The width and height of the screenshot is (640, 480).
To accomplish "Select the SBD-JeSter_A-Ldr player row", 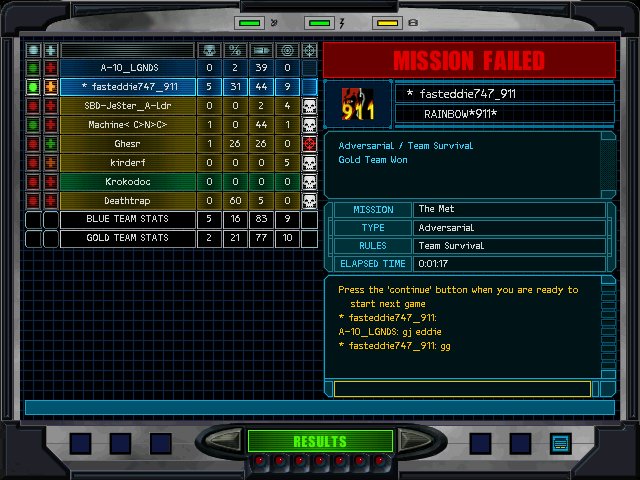I will click(127, 106).
